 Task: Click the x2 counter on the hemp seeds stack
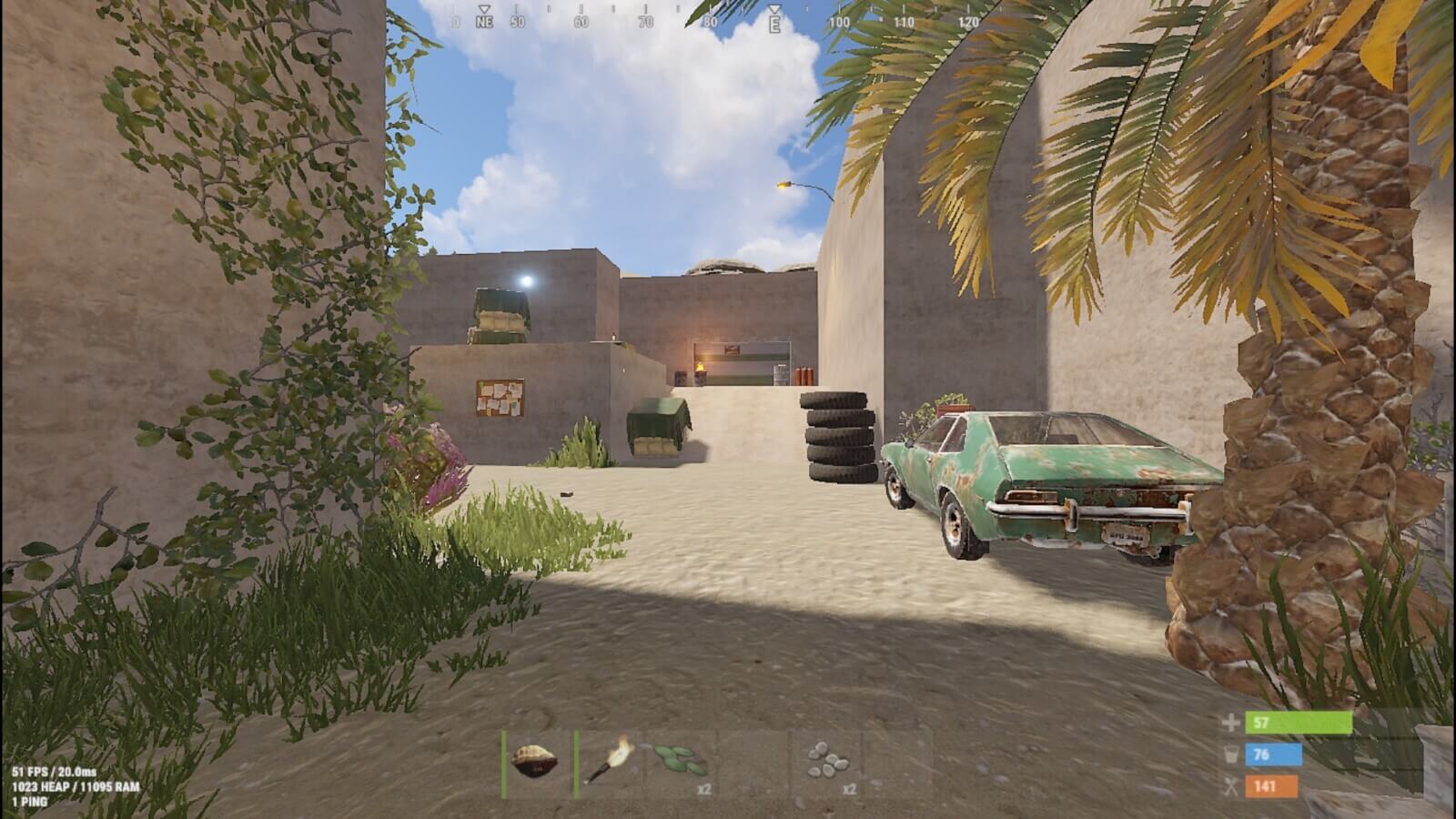coord(703,788)
